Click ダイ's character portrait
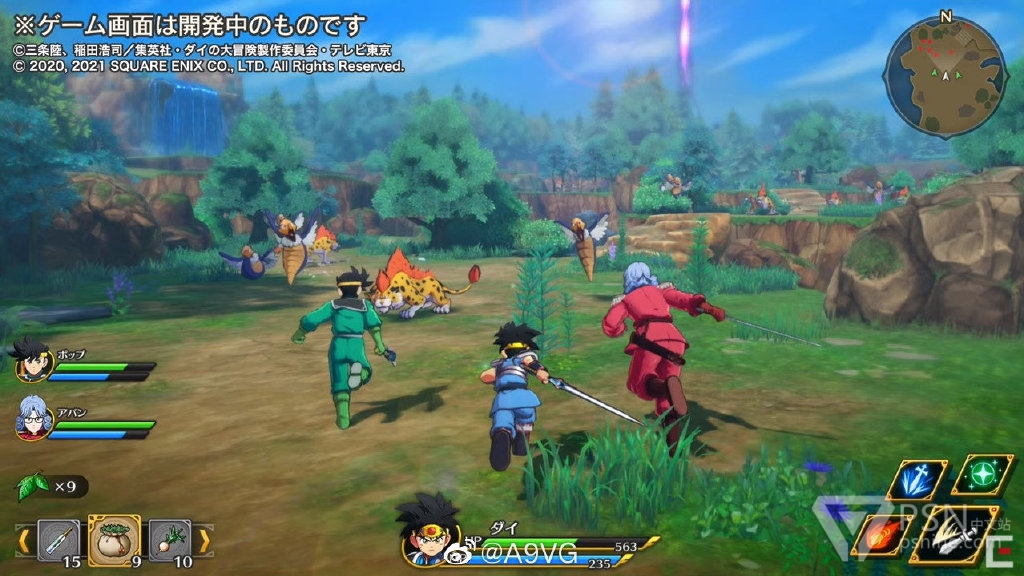The image size is (1024, 576). [x=428, y=533]
